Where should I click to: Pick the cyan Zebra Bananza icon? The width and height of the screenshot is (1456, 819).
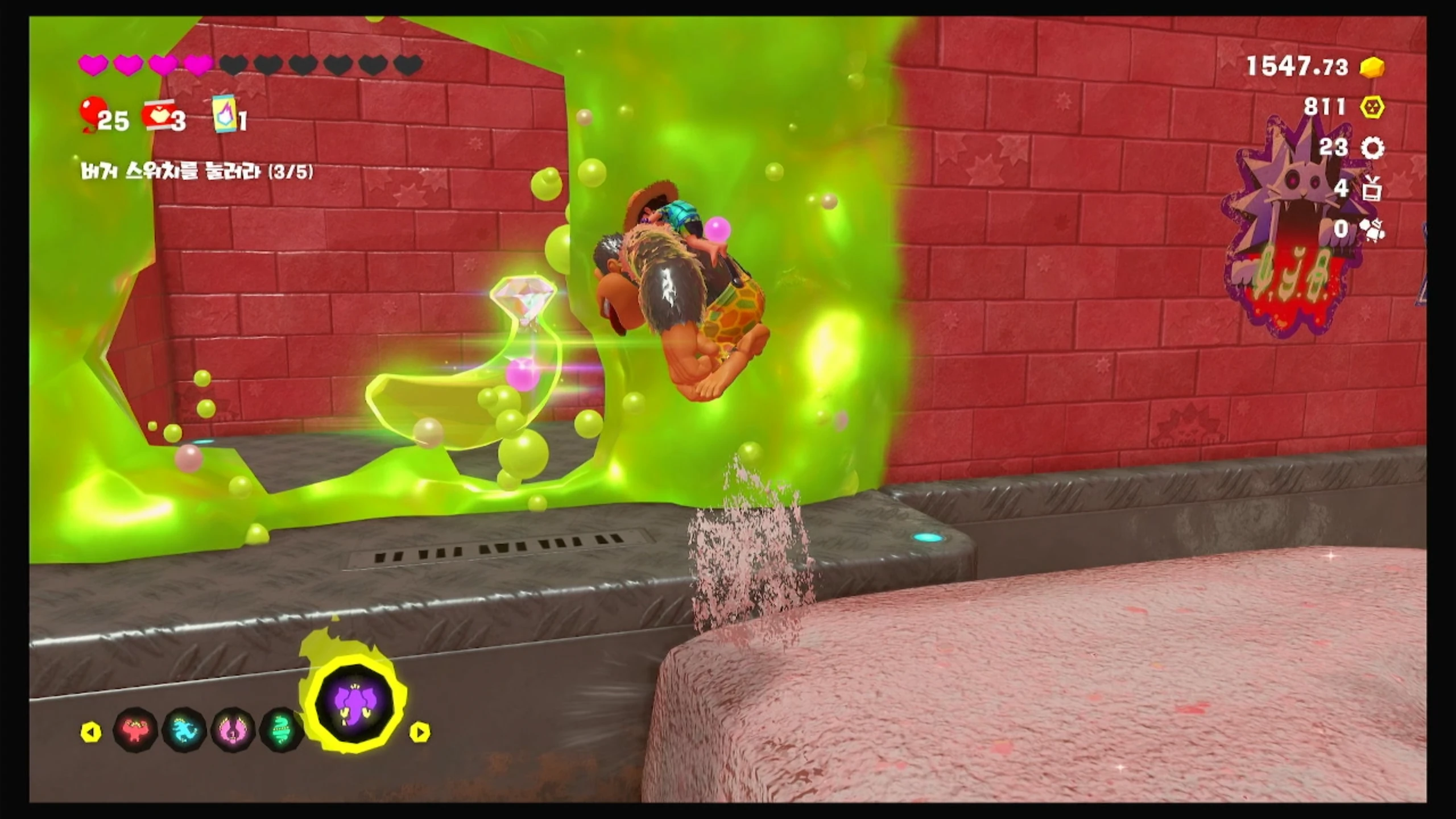pyautogui.click(x=184, y=730)
